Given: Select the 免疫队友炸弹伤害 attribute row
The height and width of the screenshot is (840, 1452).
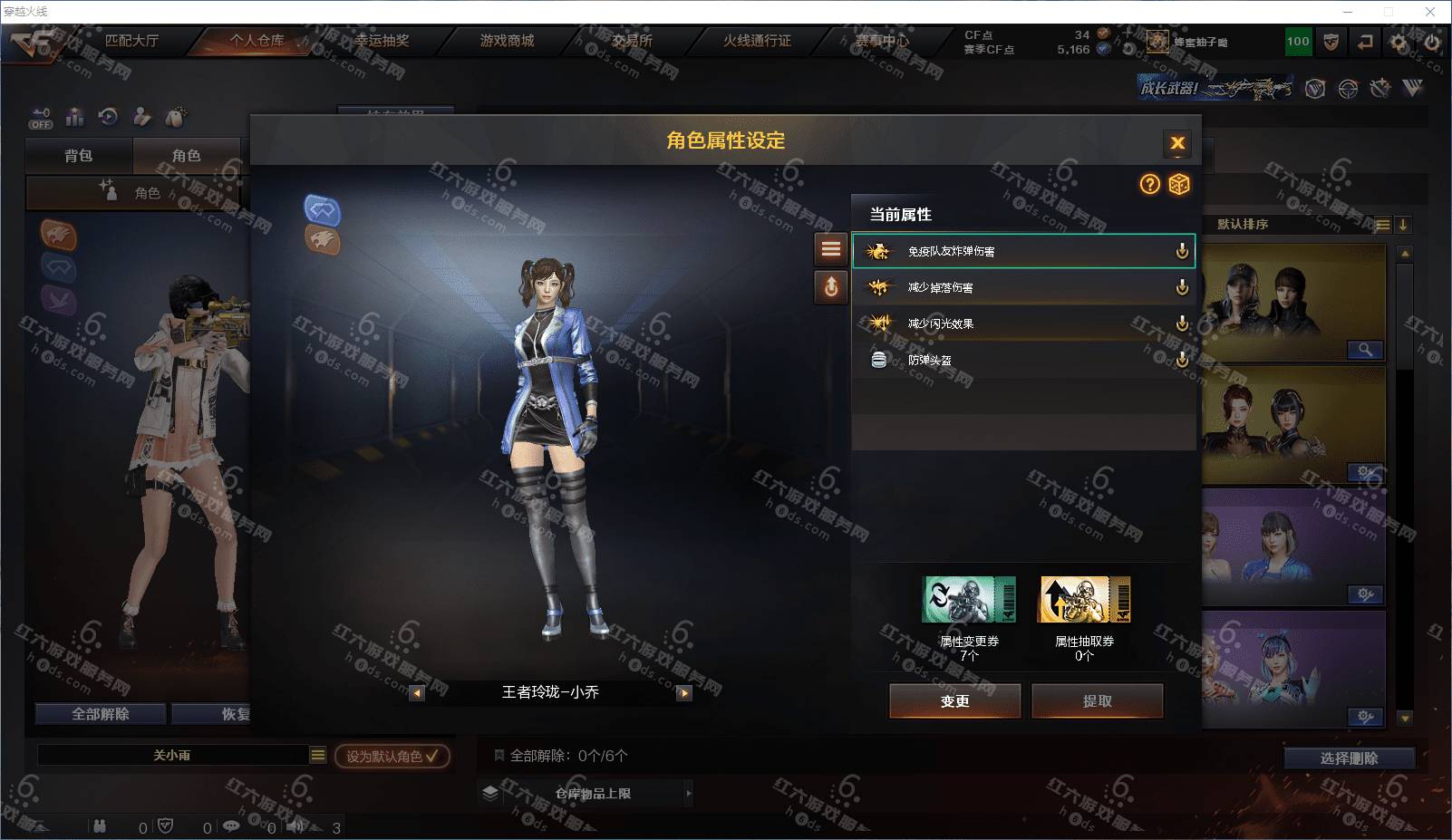Looking at the screenshot, I should tap(1022, 251).
